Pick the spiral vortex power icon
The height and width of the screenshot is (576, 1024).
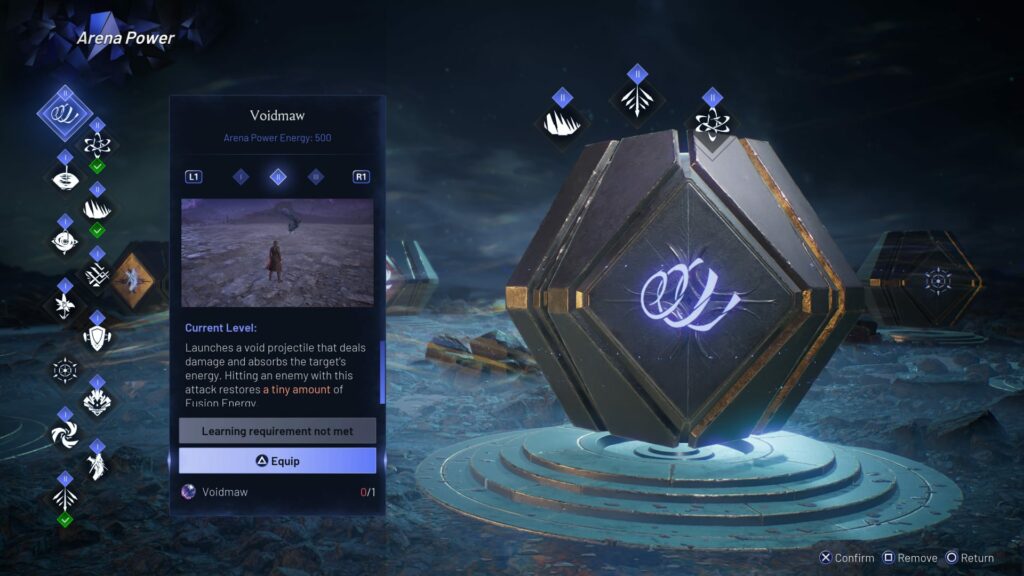[x=65, y=433]
